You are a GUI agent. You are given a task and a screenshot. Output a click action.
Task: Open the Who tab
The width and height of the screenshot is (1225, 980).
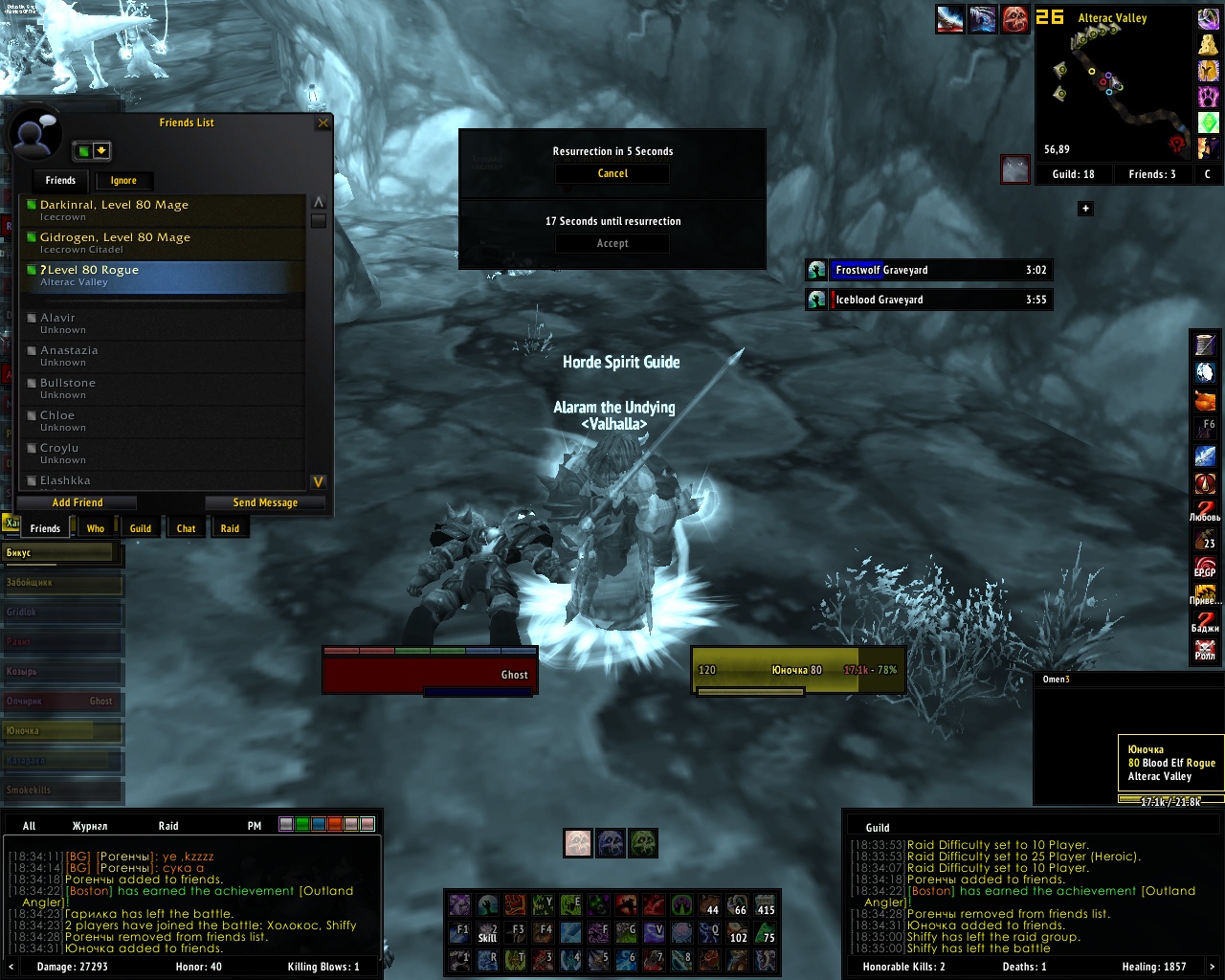coord(96,528)
